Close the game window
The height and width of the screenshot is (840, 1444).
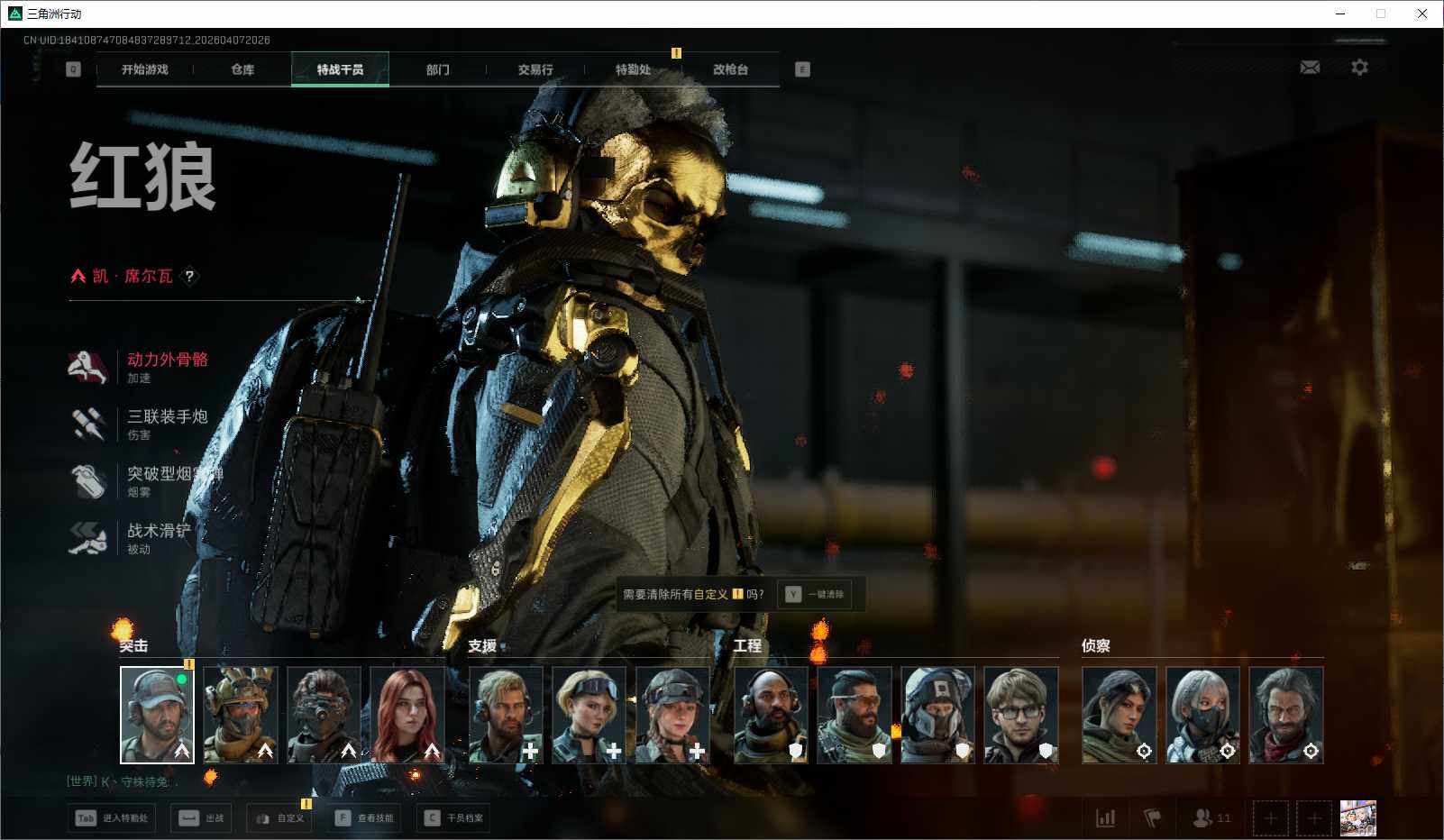point(1421,14)
